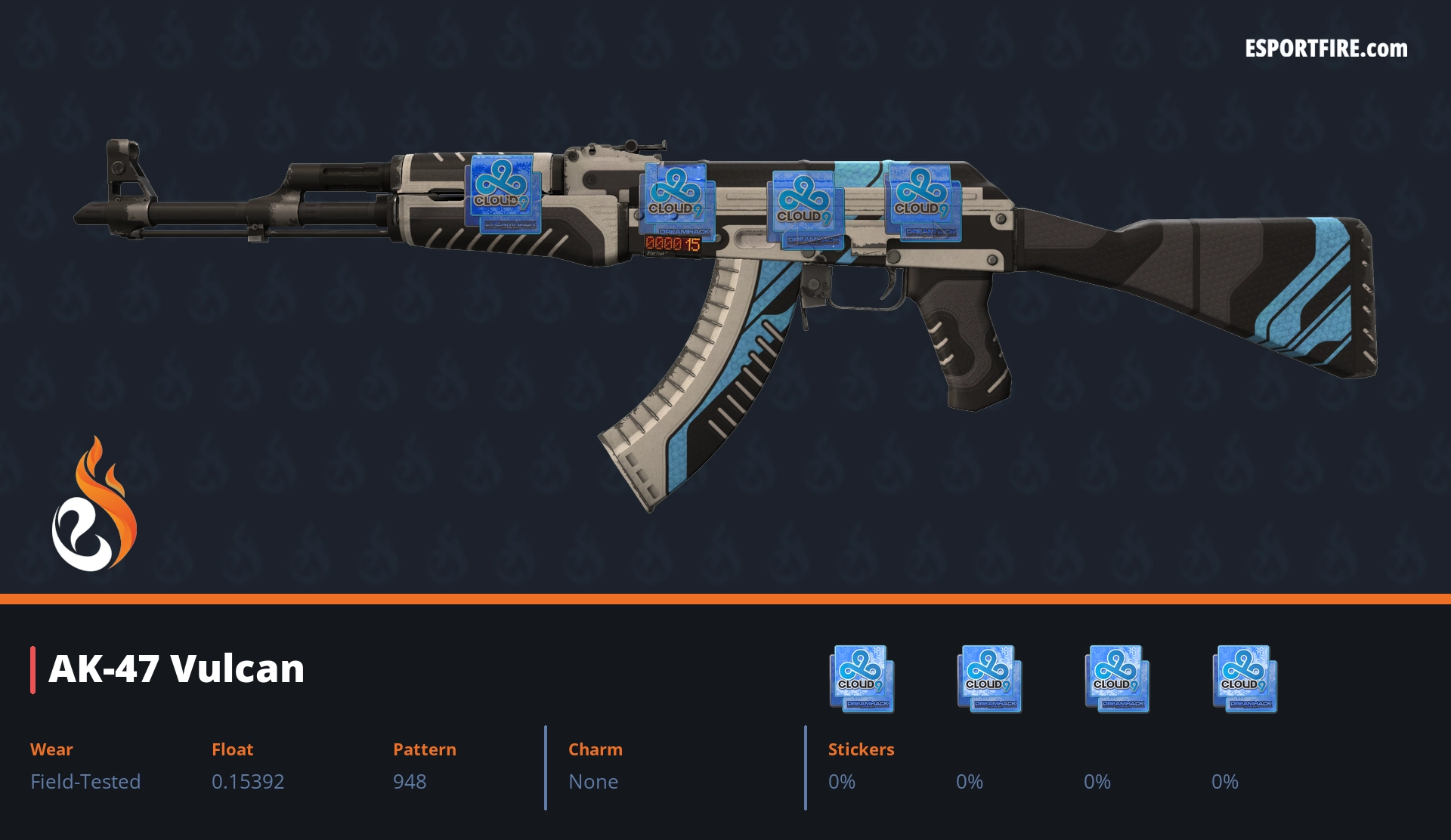This screenshot has width=1451, height=840.
Task: Open the ESPORTFIRE.com site link
Action: point(1326,49)
